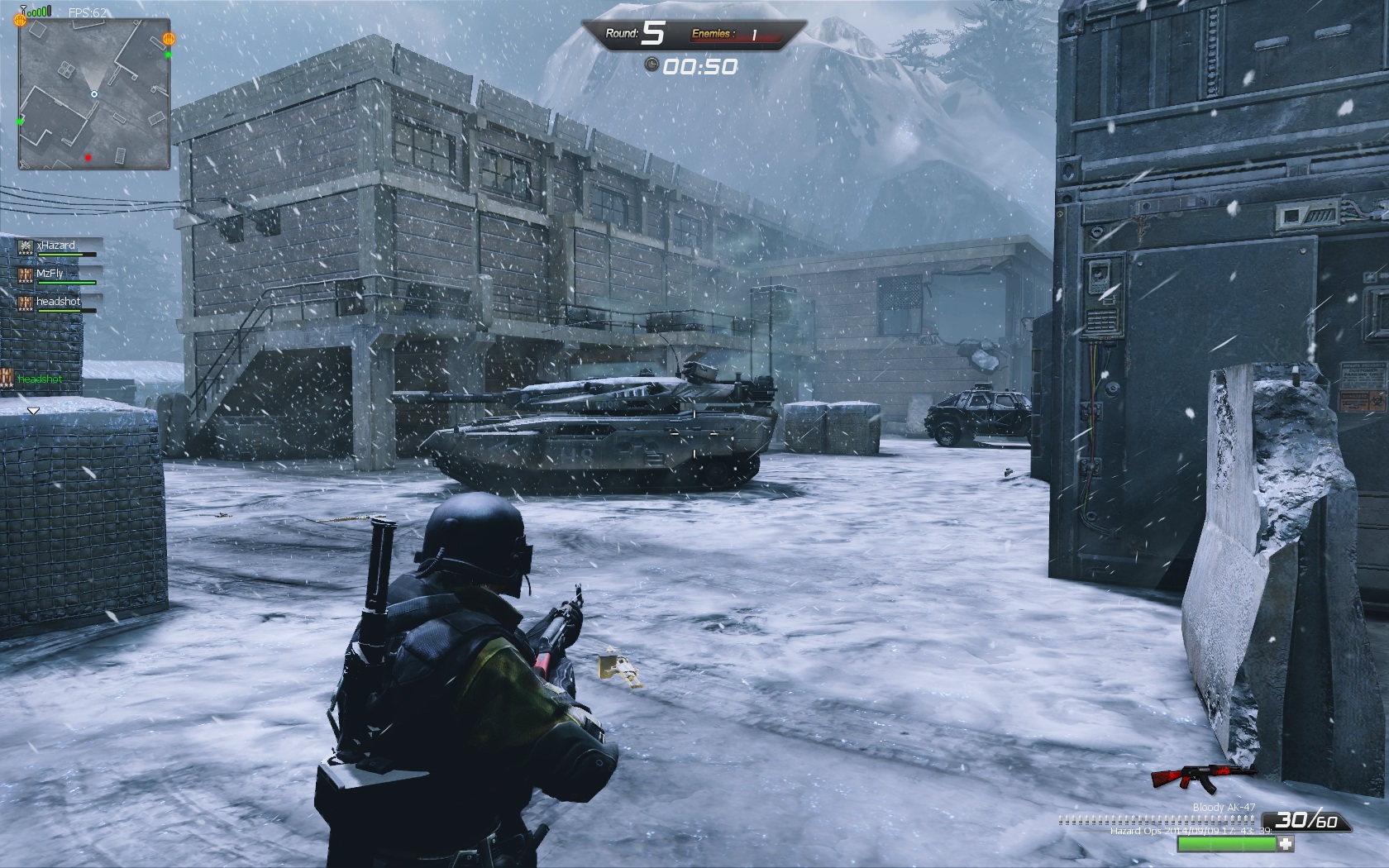Click the minimap
The height and width of the screenshot is (868, 1389).
tap(94, 93)
